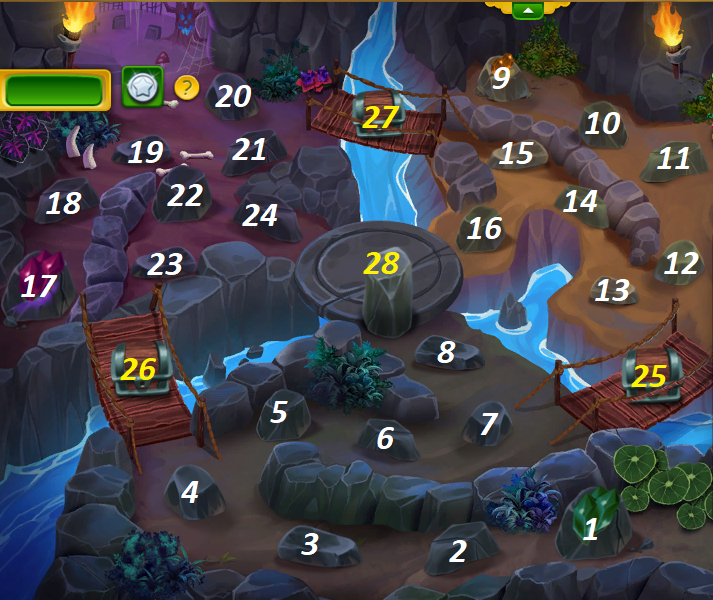Screen dimensions: 713x600
Task: Select level 8 stone node
Action: (x=447, y=352)
